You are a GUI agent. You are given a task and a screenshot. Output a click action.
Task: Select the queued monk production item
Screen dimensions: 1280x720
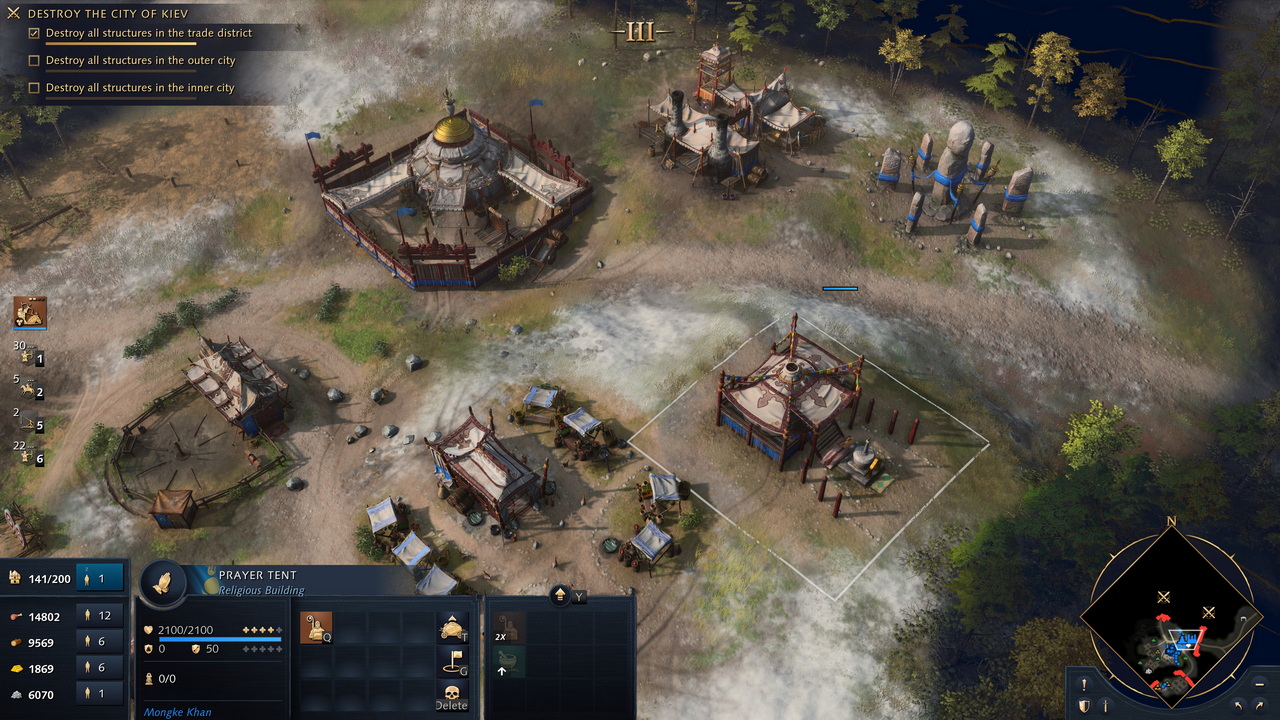509,628
